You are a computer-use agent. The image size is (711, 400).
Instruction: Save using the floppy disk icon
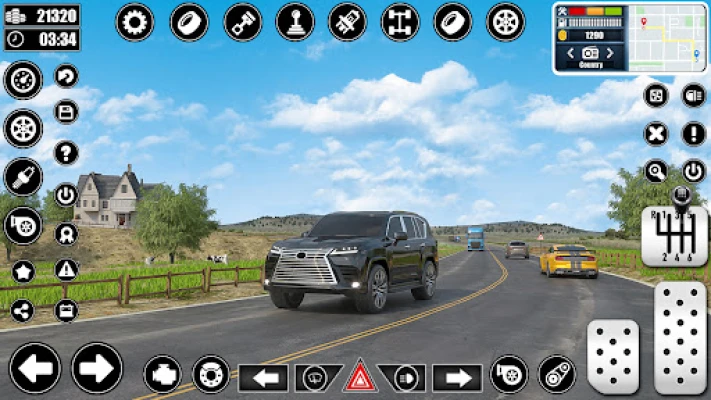tap(67, 112)
